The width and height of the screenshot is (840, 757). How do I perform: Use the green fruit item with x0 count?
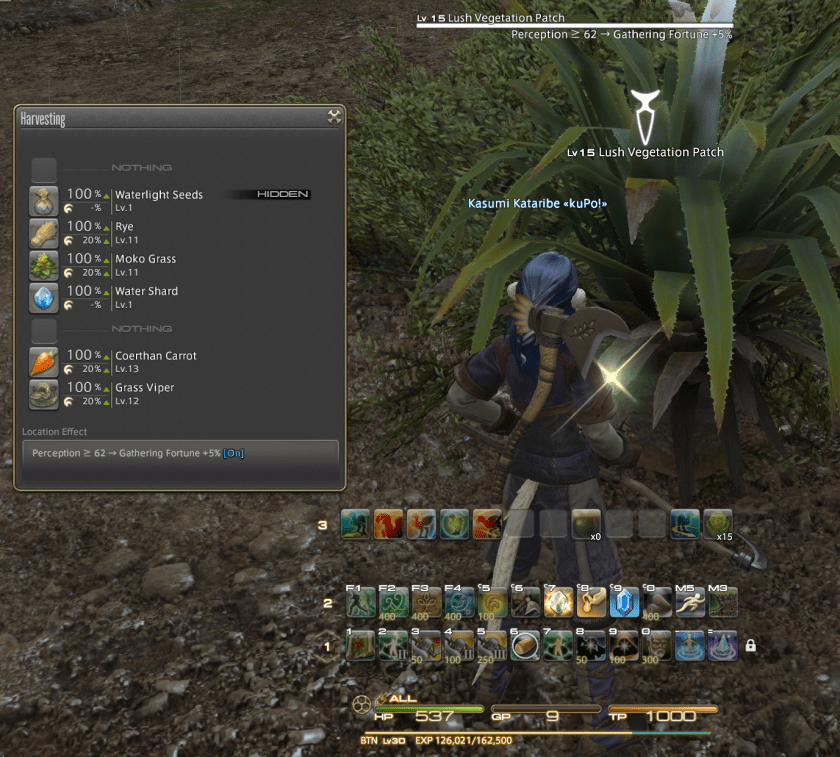587,524
